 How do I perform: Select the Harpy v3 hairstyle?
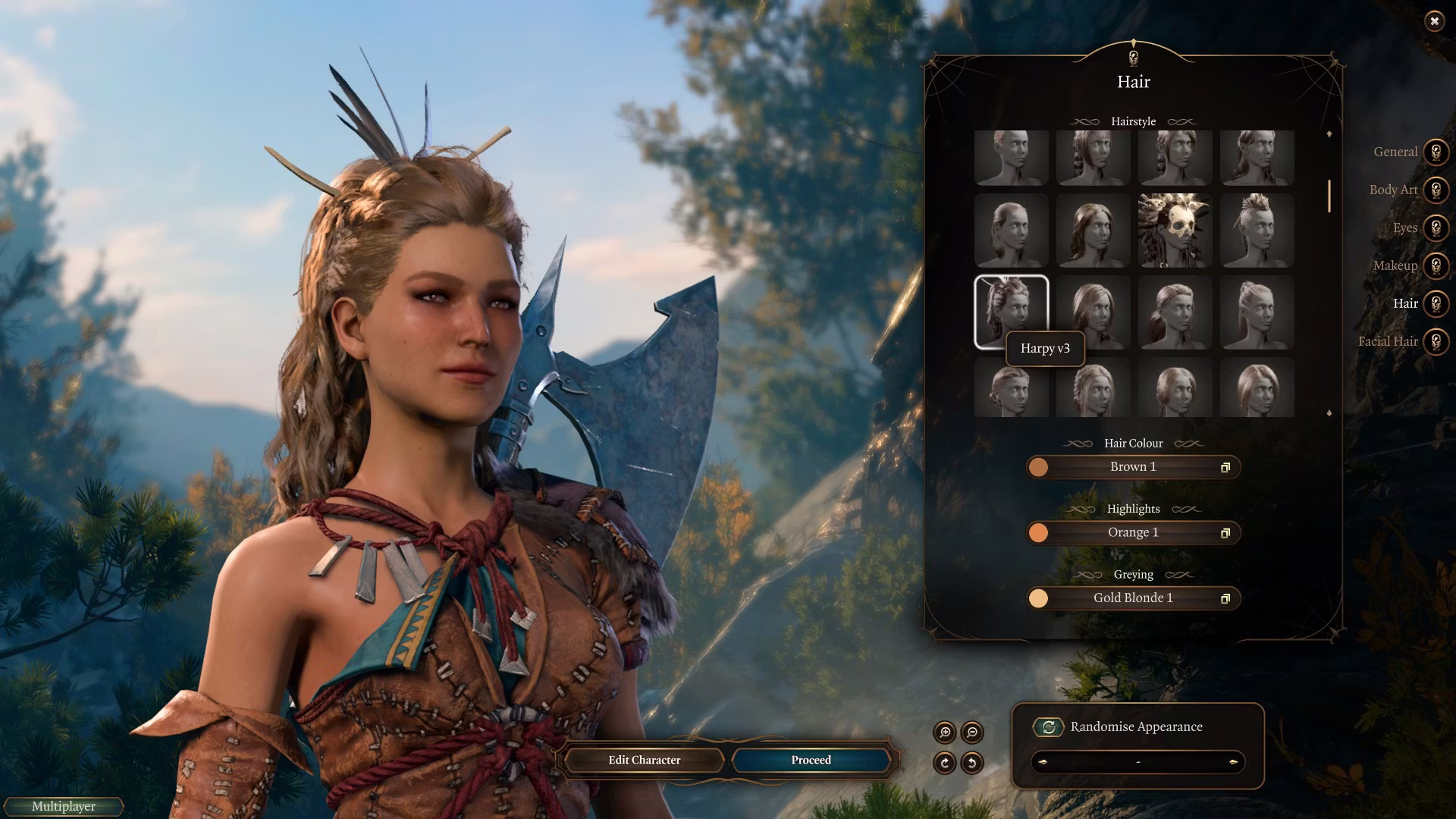tap(1011, 312)
